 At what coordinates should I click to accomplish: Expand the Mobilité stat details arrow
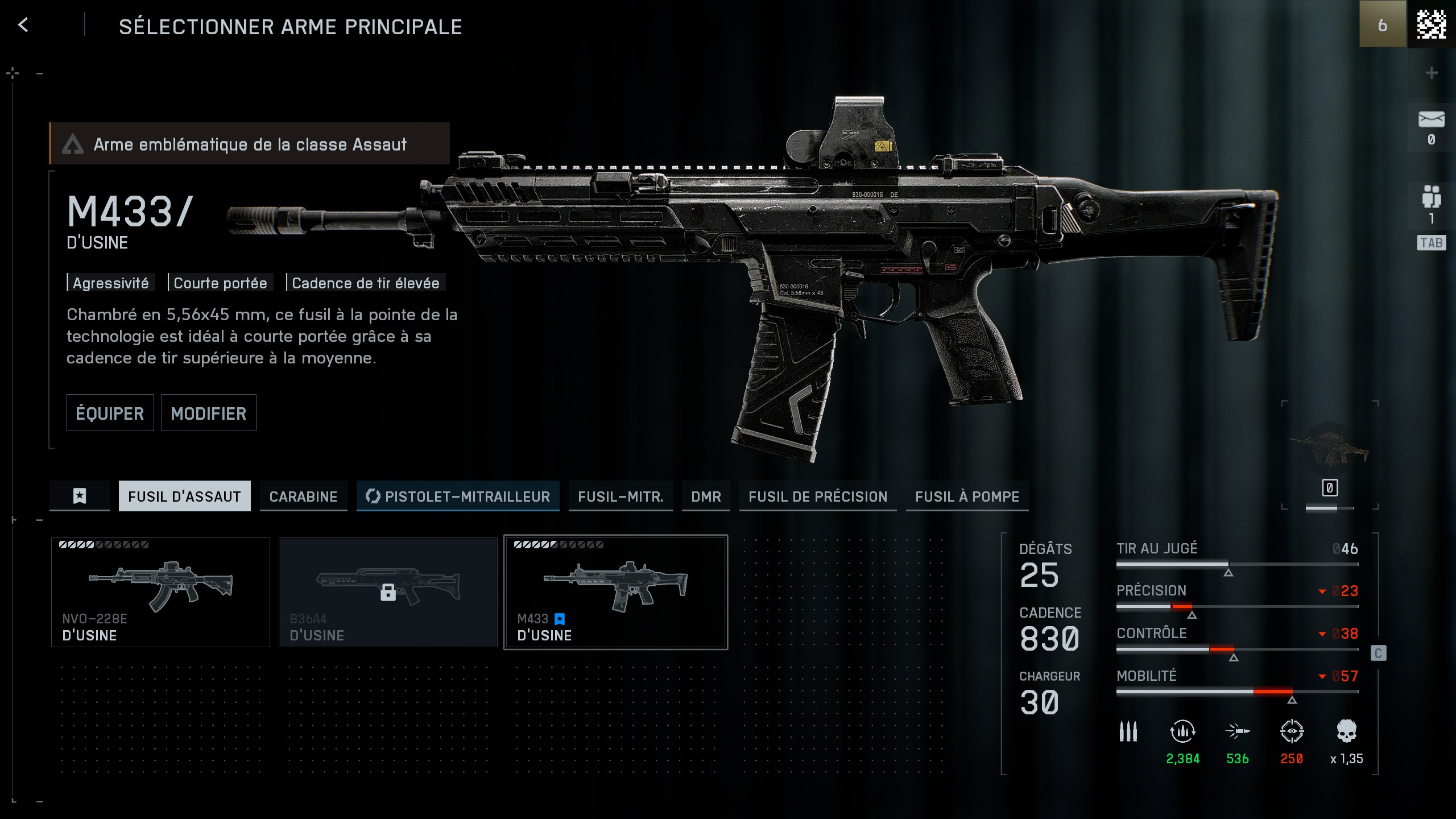(1322, 676)
